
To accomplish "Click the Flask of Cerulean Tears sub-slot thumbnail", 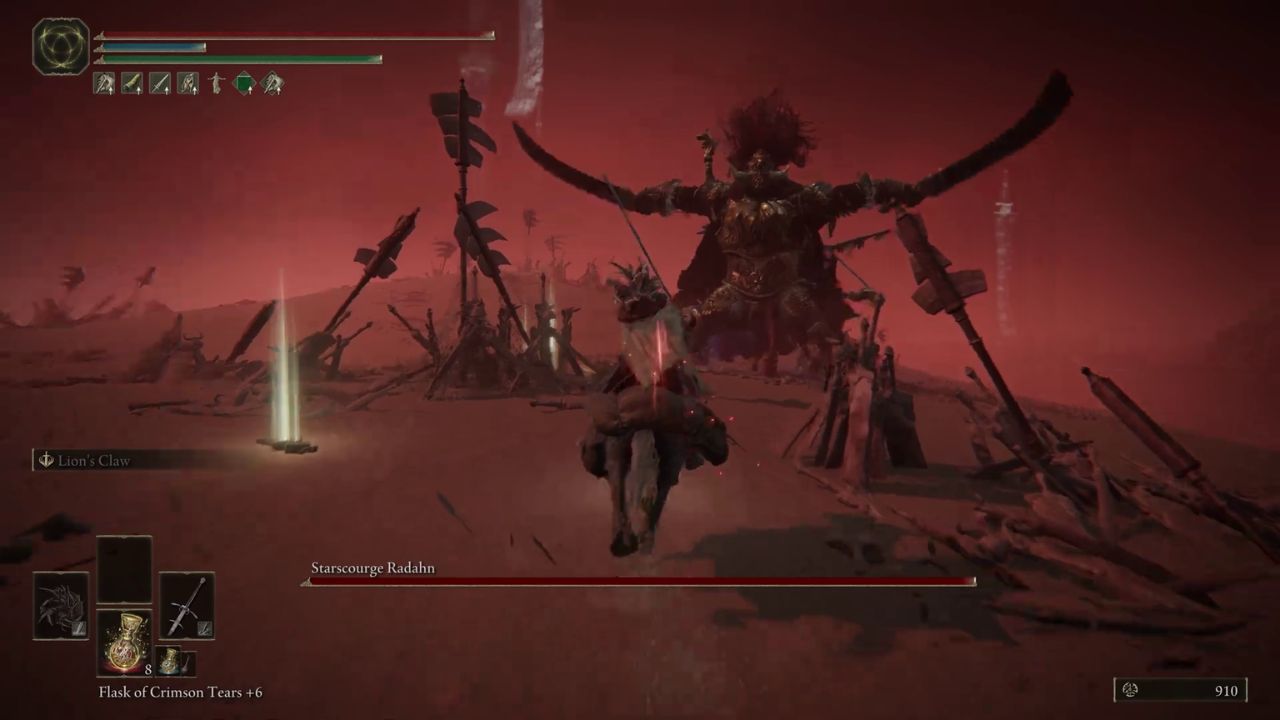I will pos(169,662).
